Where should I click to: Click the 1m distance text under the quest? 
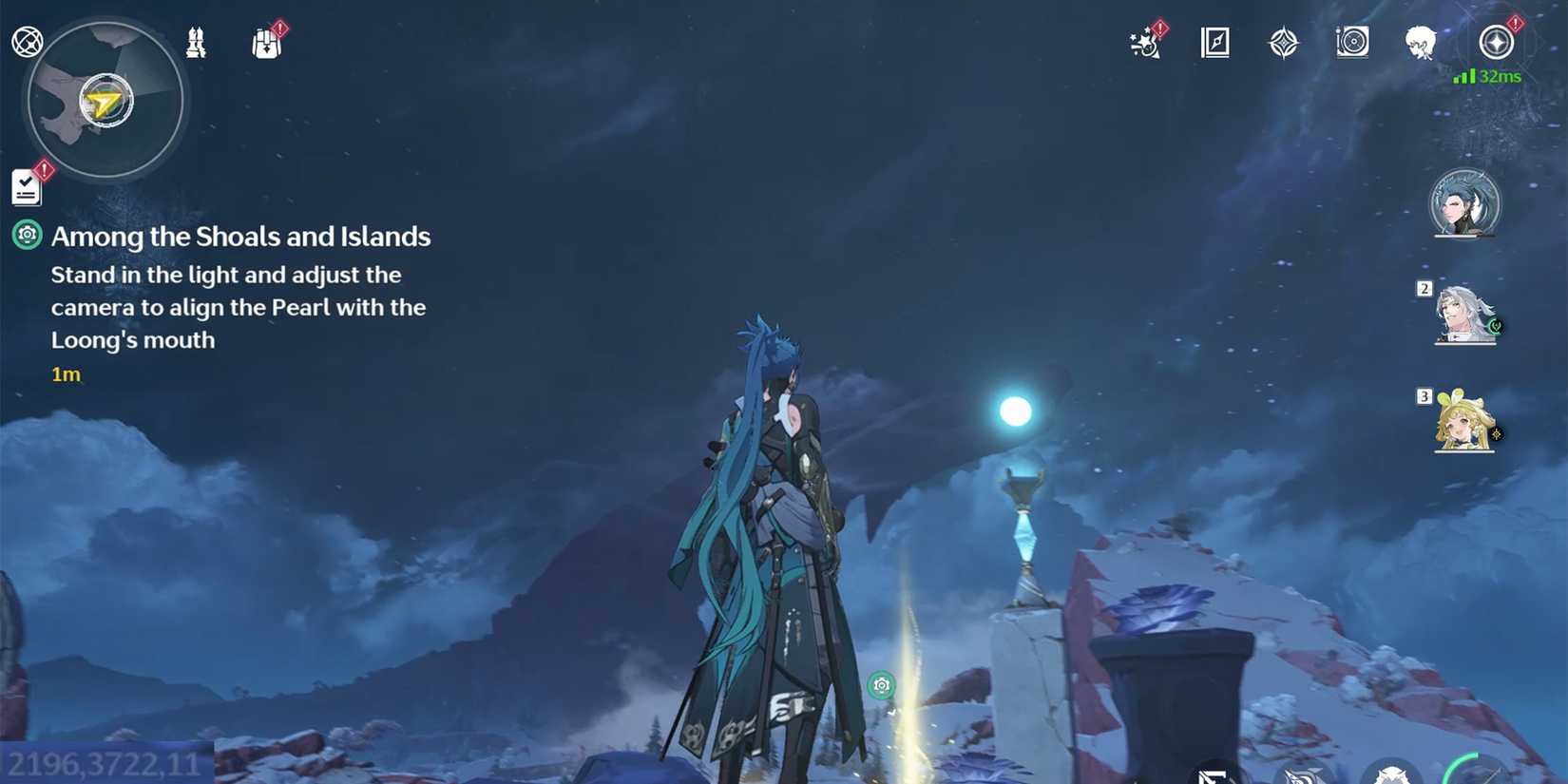(x=65, y=374)
